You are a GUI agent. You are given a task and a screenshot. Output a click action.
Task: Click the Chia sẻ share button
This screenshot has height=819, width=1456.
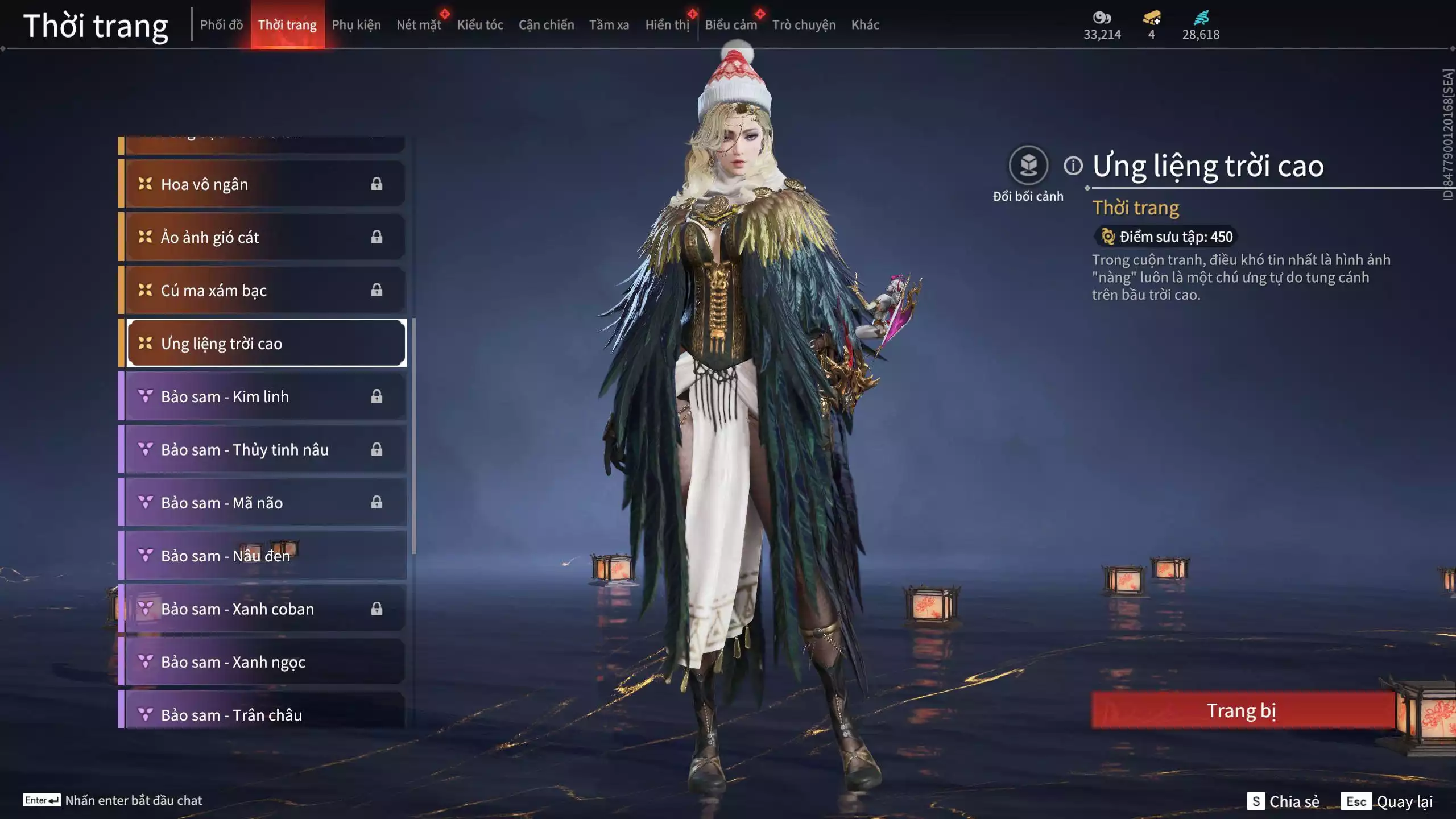point(1284,801)
